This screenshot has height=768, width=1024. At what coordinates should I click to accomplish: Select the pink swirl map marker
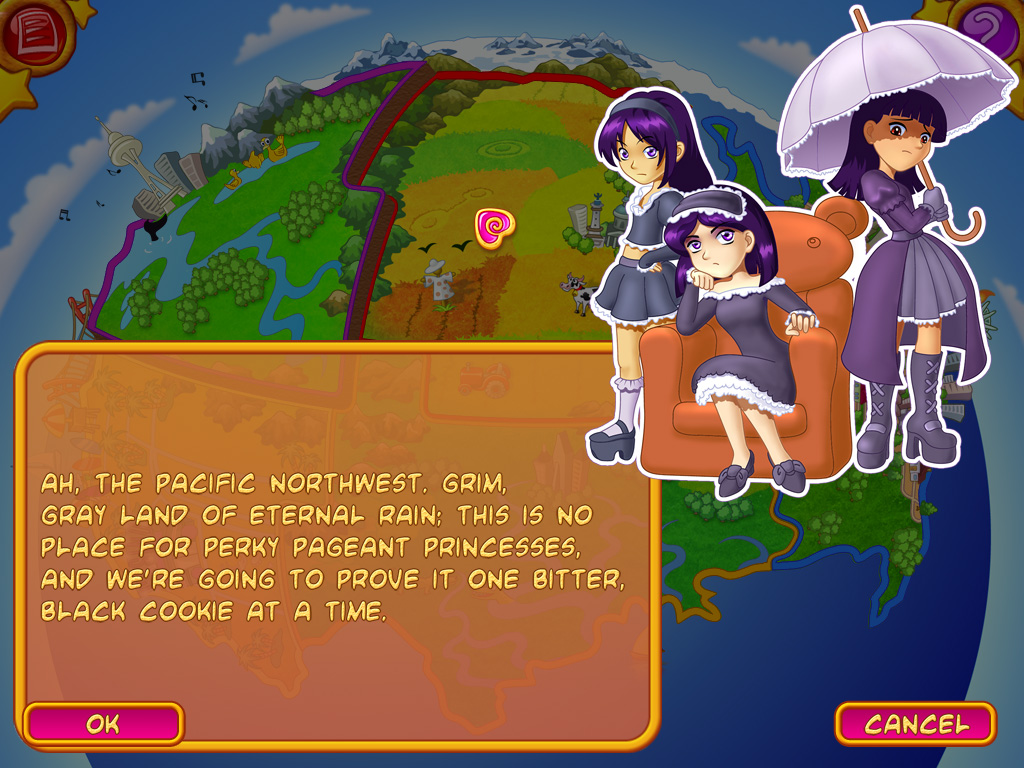(492, 228)
